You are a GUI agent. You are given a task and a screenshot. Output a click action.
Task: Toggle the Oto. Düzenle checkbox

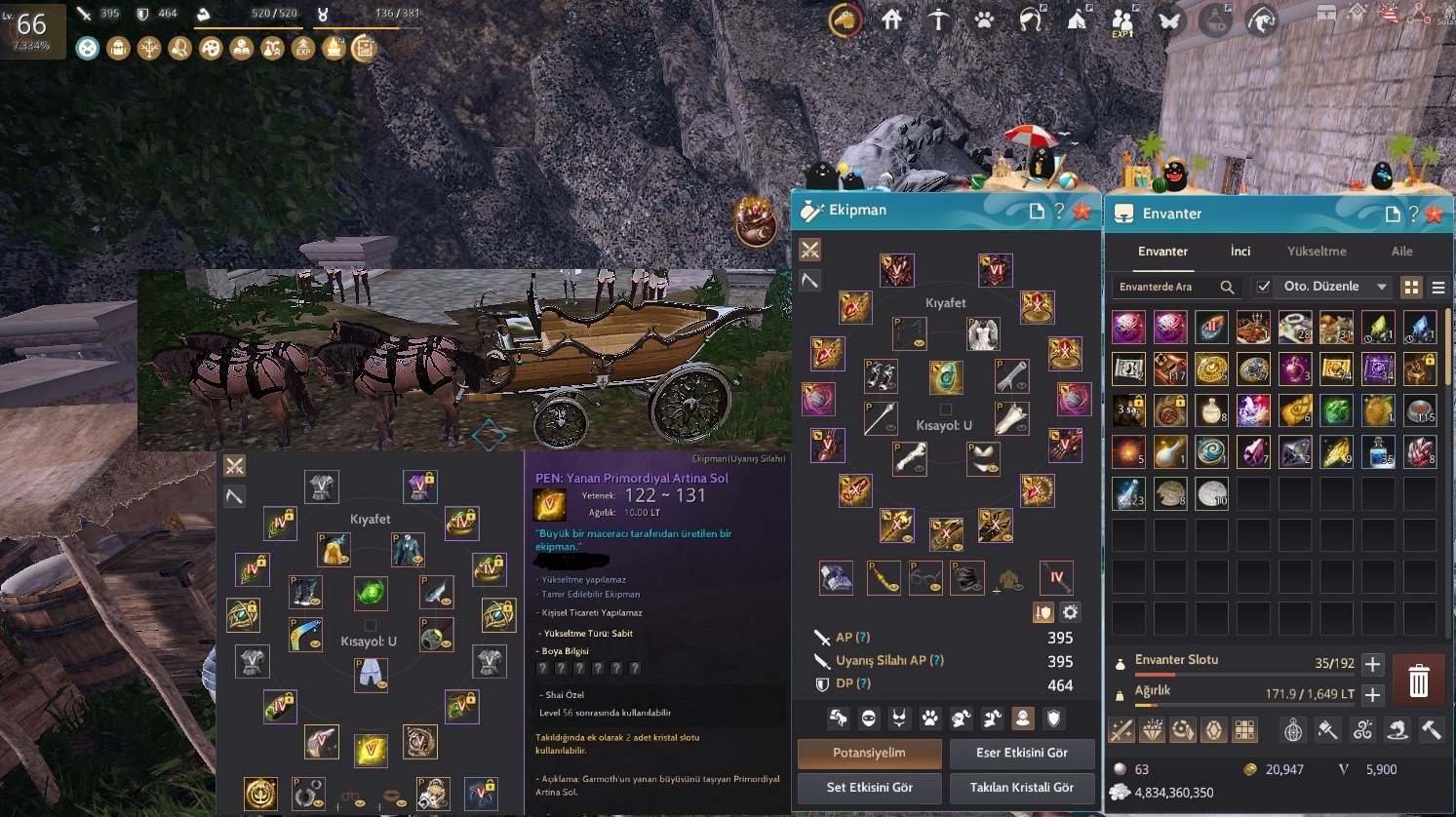[1263, 287]
